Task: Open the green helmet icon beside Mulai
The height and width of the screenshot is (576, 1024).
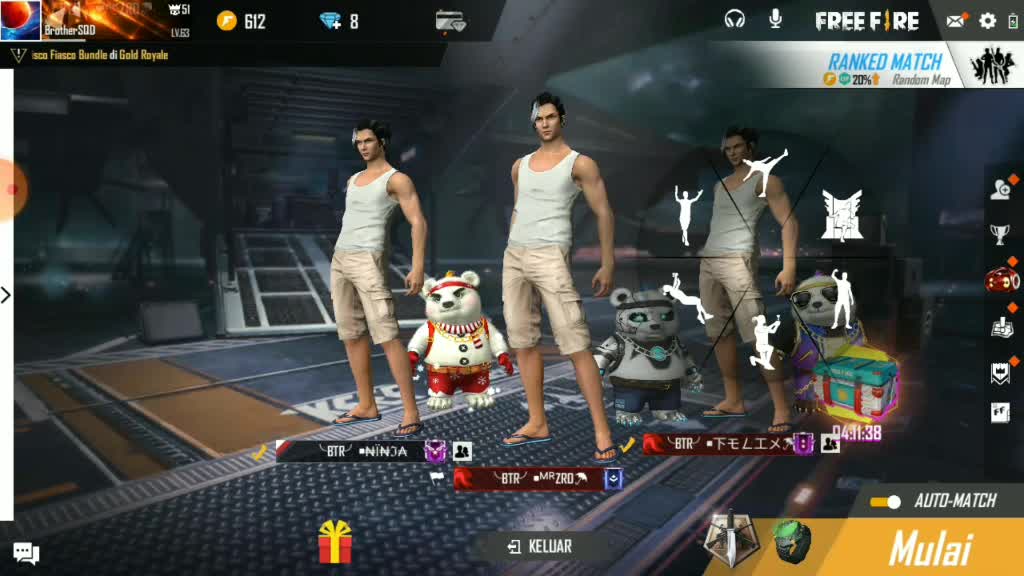Action: point(790,541)
